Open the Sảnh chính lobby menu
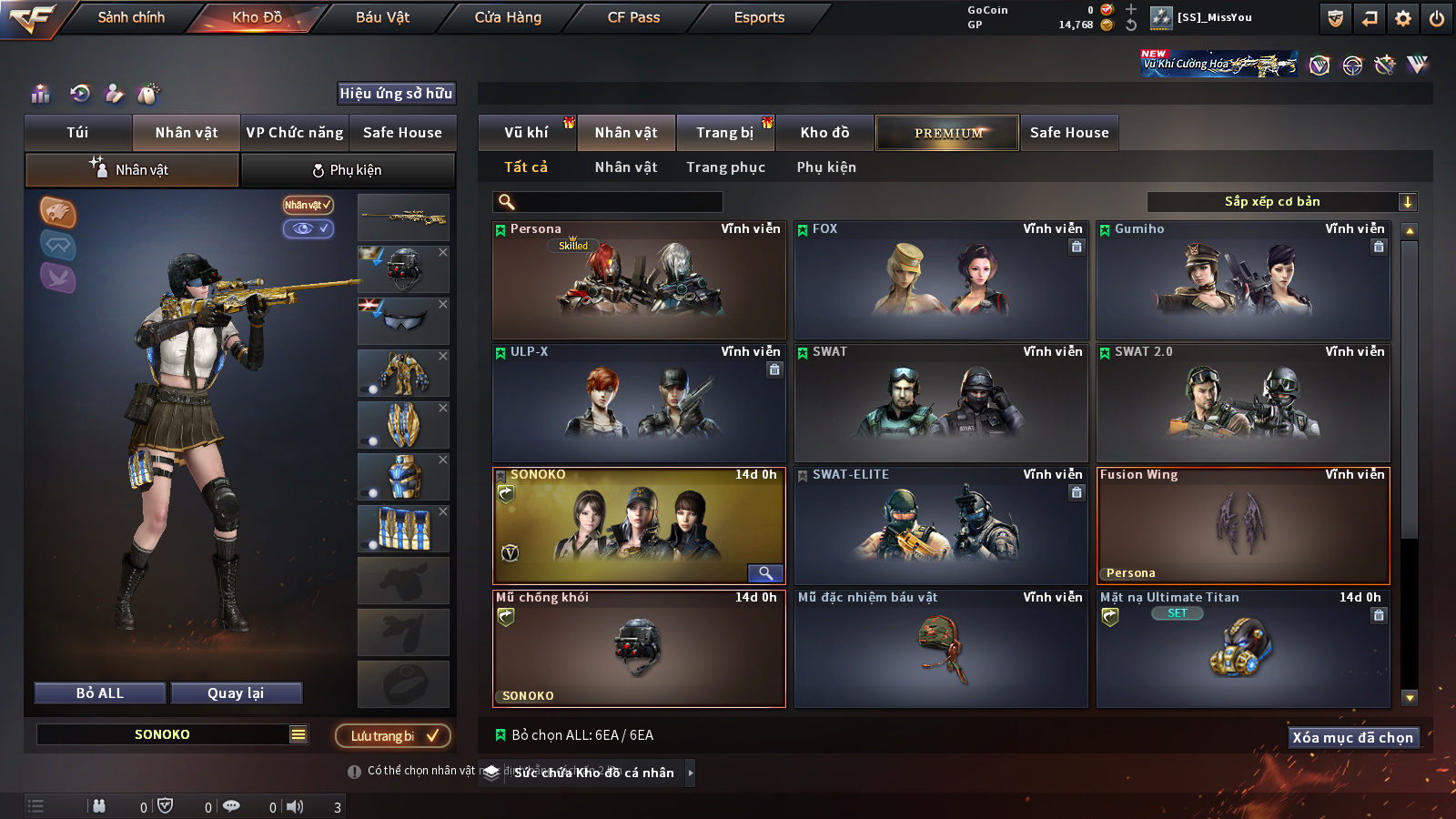Screen dimensions: 1456x819 click(131, 17)
